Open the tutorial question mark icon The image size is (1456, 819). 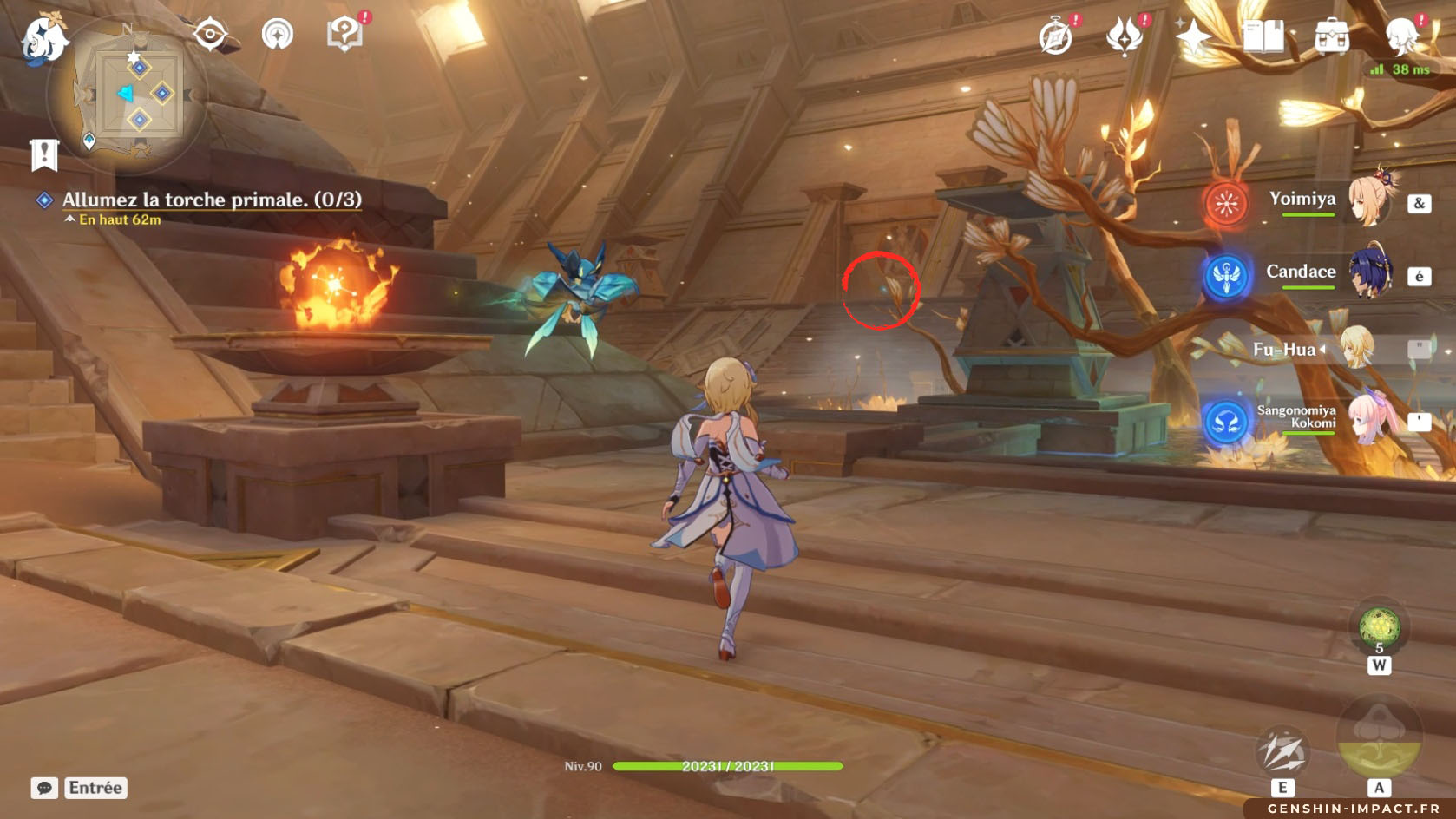click(344, 35)
